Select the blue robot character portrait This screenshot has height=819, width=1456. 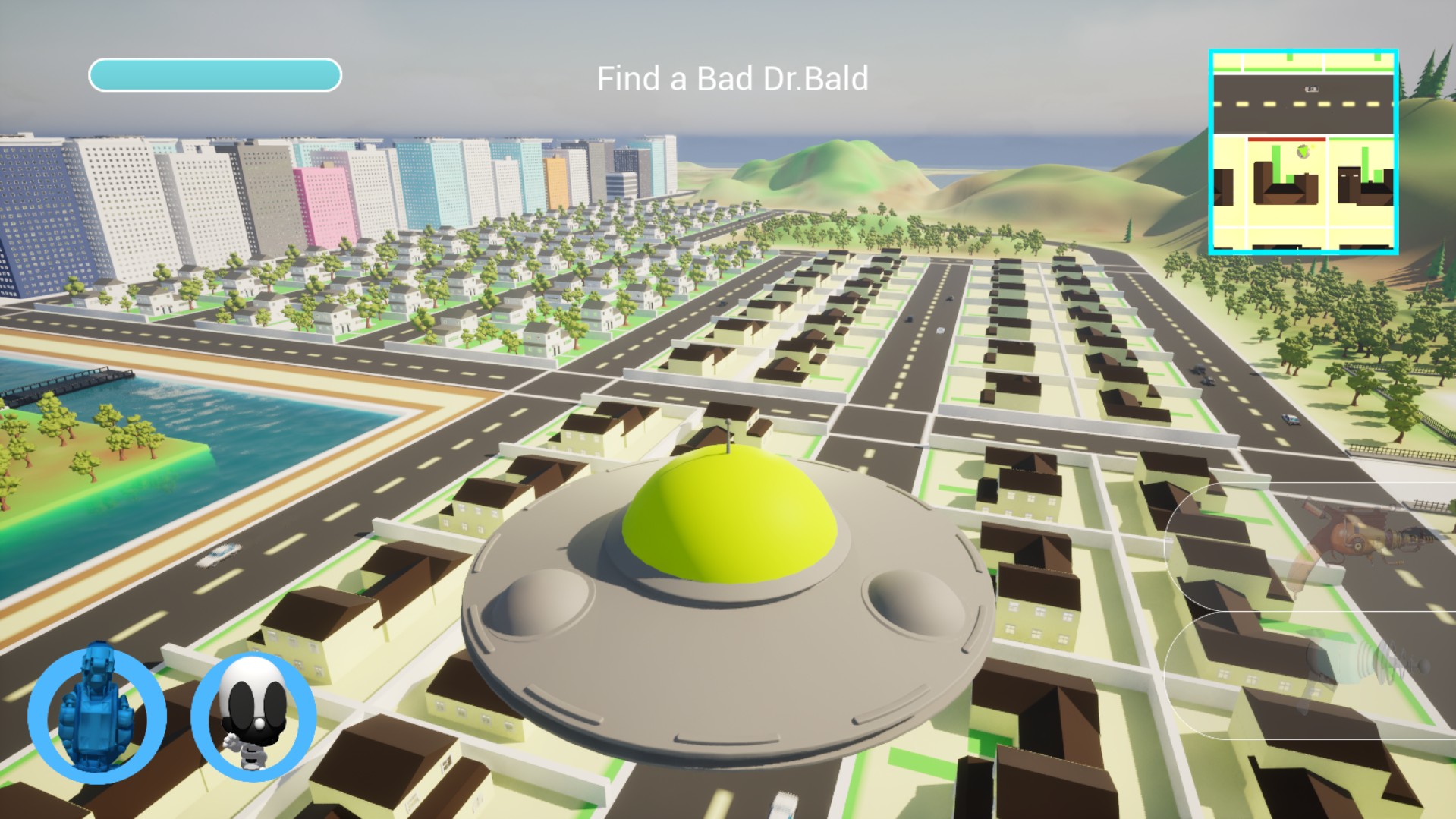pyautogui.click(x=96, y=715)
